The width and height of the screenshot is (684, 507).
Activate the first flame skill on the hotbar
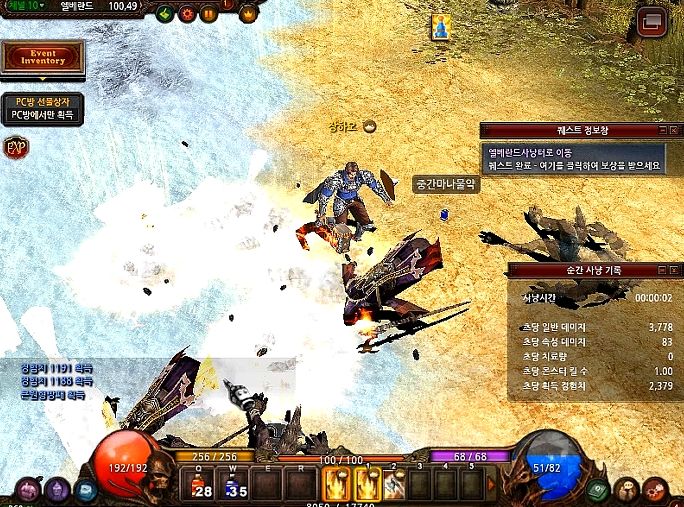(337, 485)
